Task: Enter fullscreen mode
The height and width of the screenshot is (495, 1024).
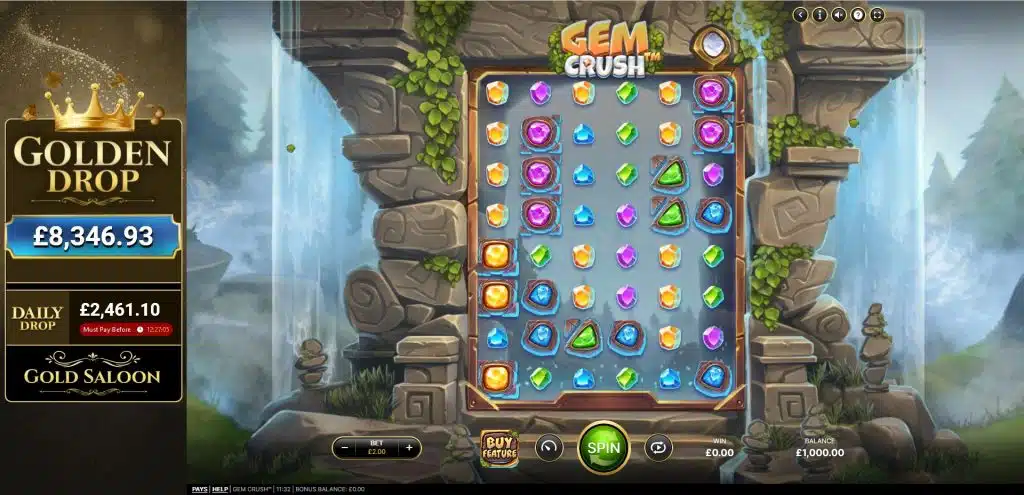Action: [877, 14]
